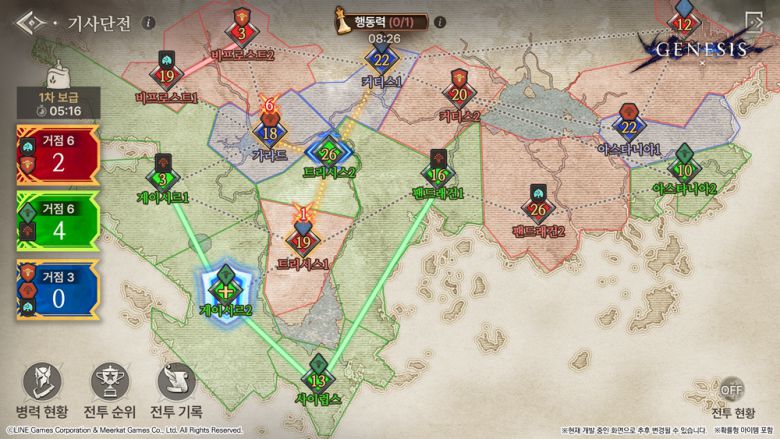Select the 트리시스2 stronghold node

pos(329,153)
